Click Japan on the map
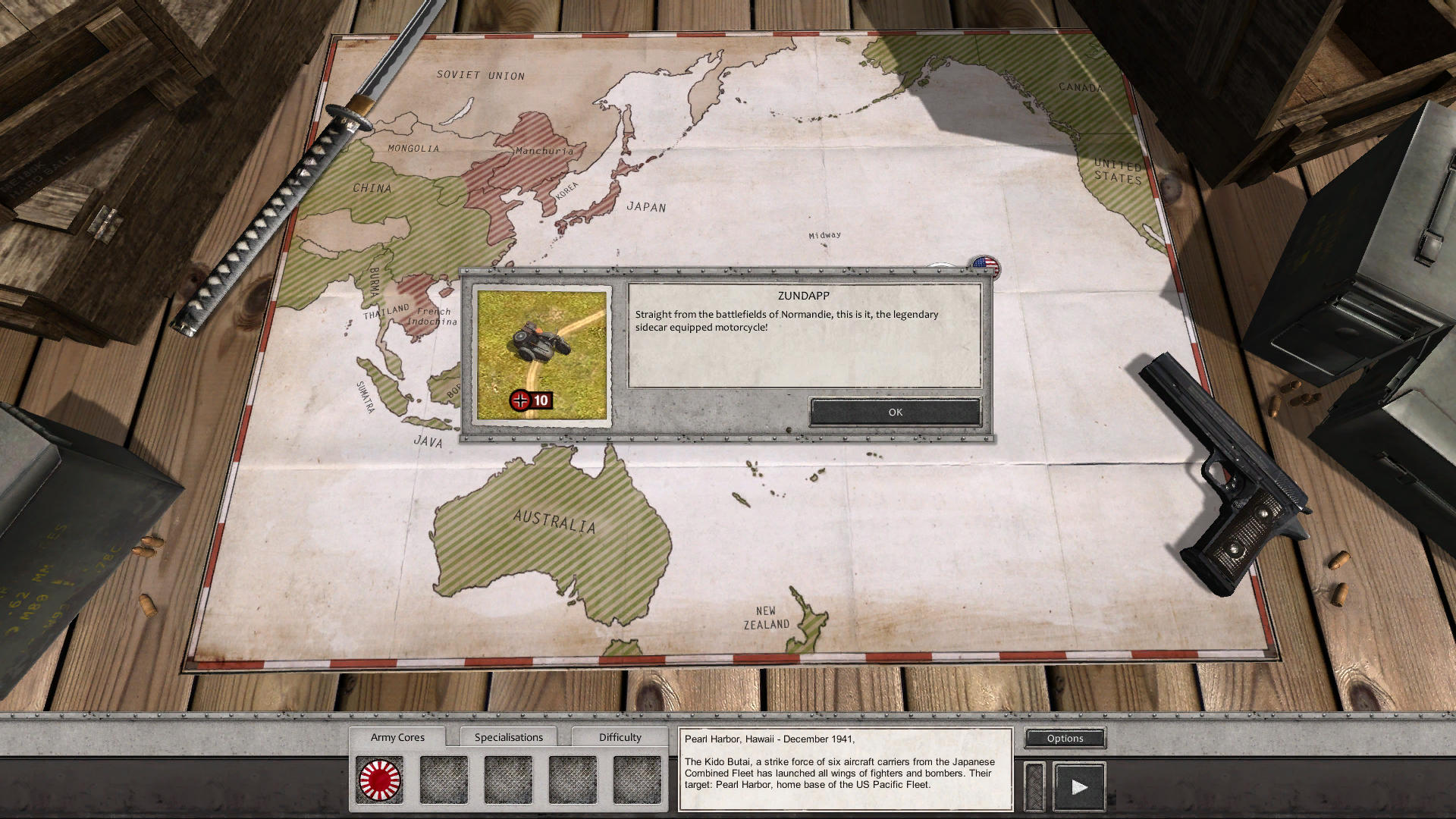Viewport: 1456px width, 819px height. tap(645, 206)
